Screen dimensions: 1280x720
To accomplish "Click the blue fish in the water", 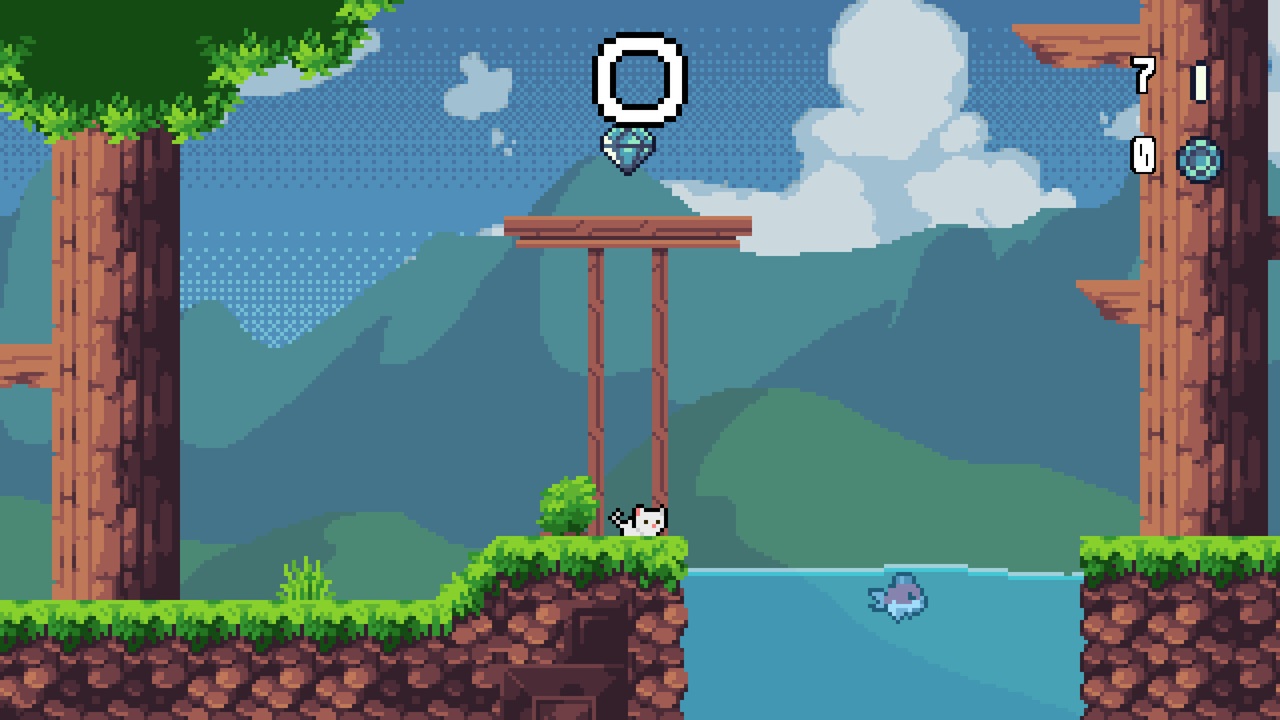I will pyautogui.click(x=897, y=595).
